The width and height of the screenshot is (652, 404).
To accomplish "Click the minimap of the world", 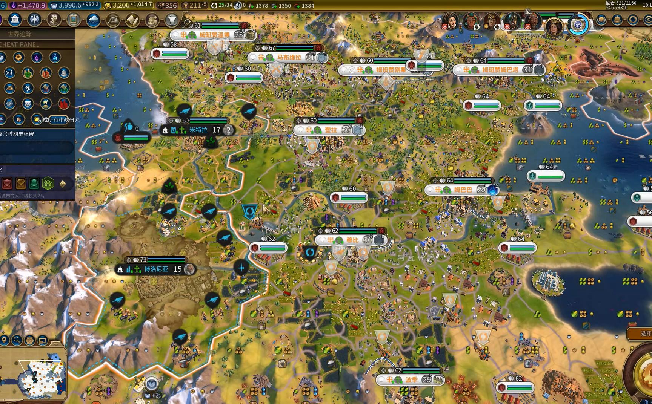I will point(32,375).
